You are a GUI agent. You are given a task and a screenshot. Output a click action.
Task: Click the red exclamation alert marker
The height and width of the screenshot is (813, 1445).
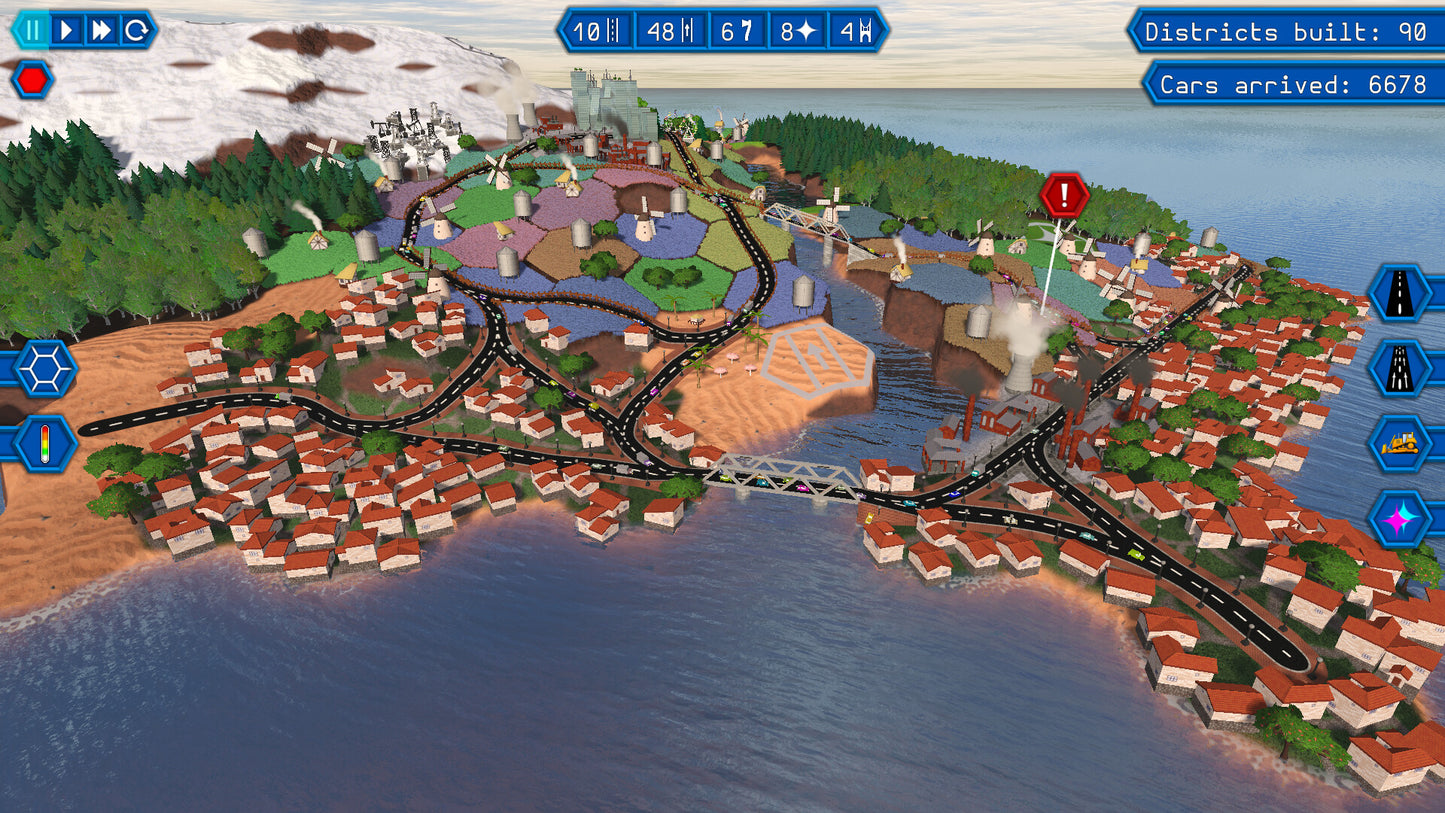[1064, 195]
